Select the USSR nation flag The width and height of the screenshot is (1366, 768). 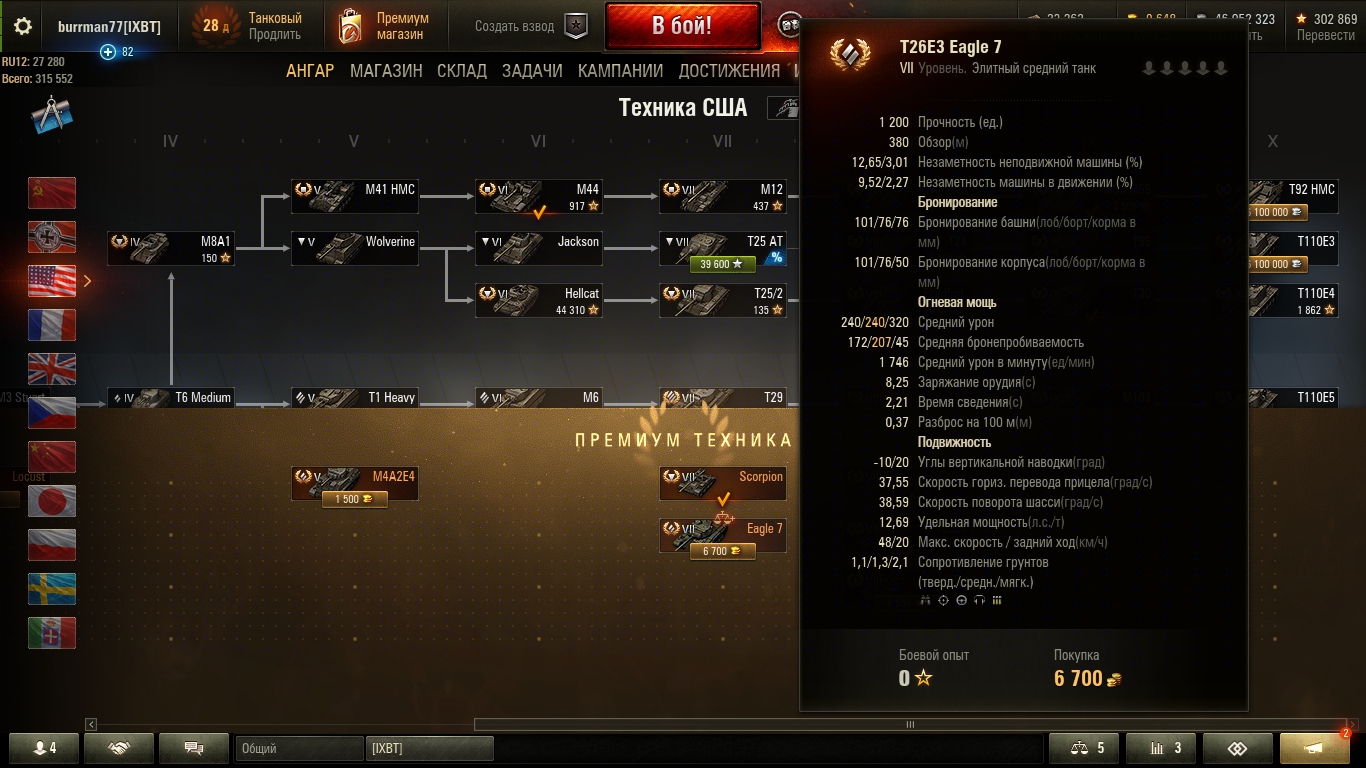[52, 193]
